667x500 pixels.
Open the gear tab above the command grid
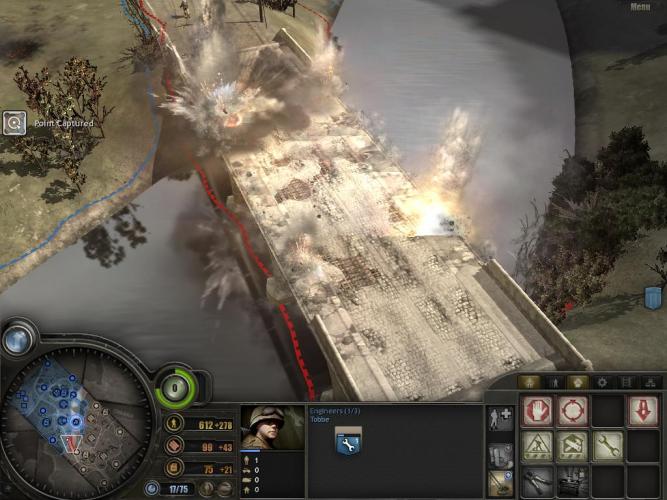click(x=601, y=382)
